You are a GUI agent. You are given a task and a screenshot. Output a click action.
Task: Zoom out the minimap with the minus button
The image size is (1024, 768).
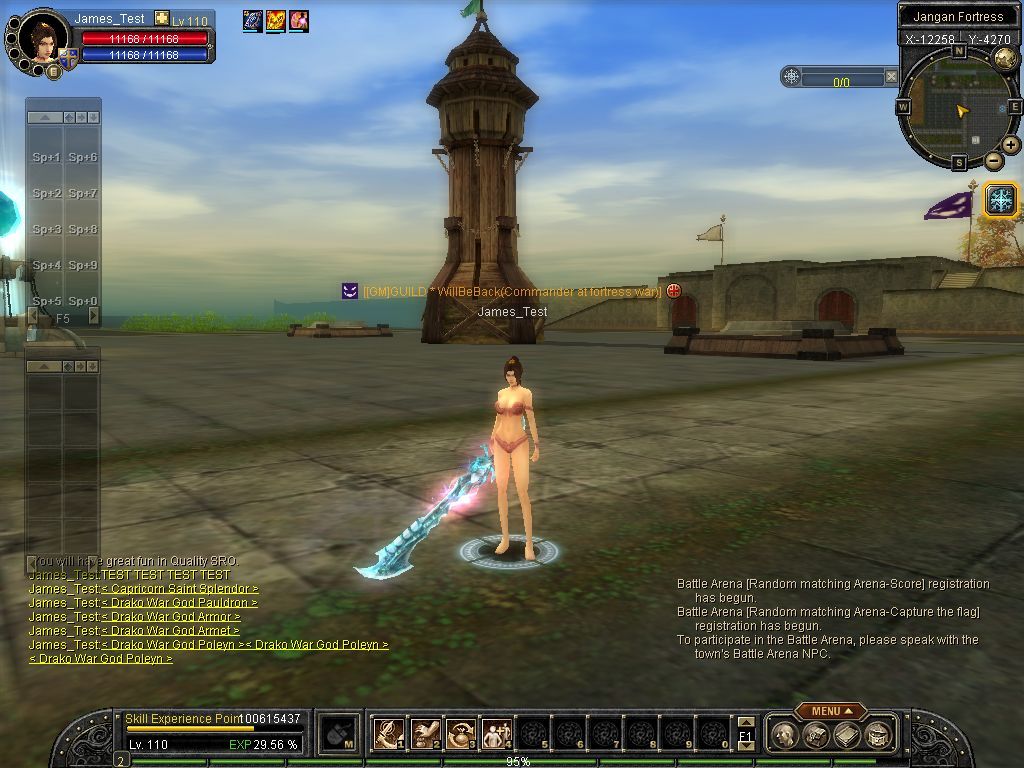coord(994,160)
